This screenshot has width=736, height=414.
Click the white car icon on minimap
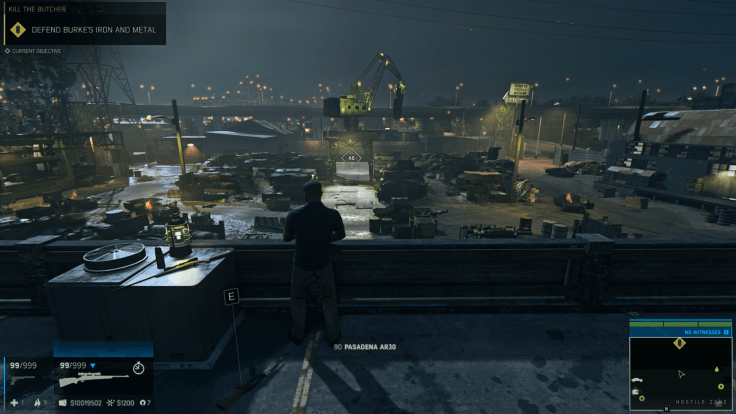tap(636, 381)
